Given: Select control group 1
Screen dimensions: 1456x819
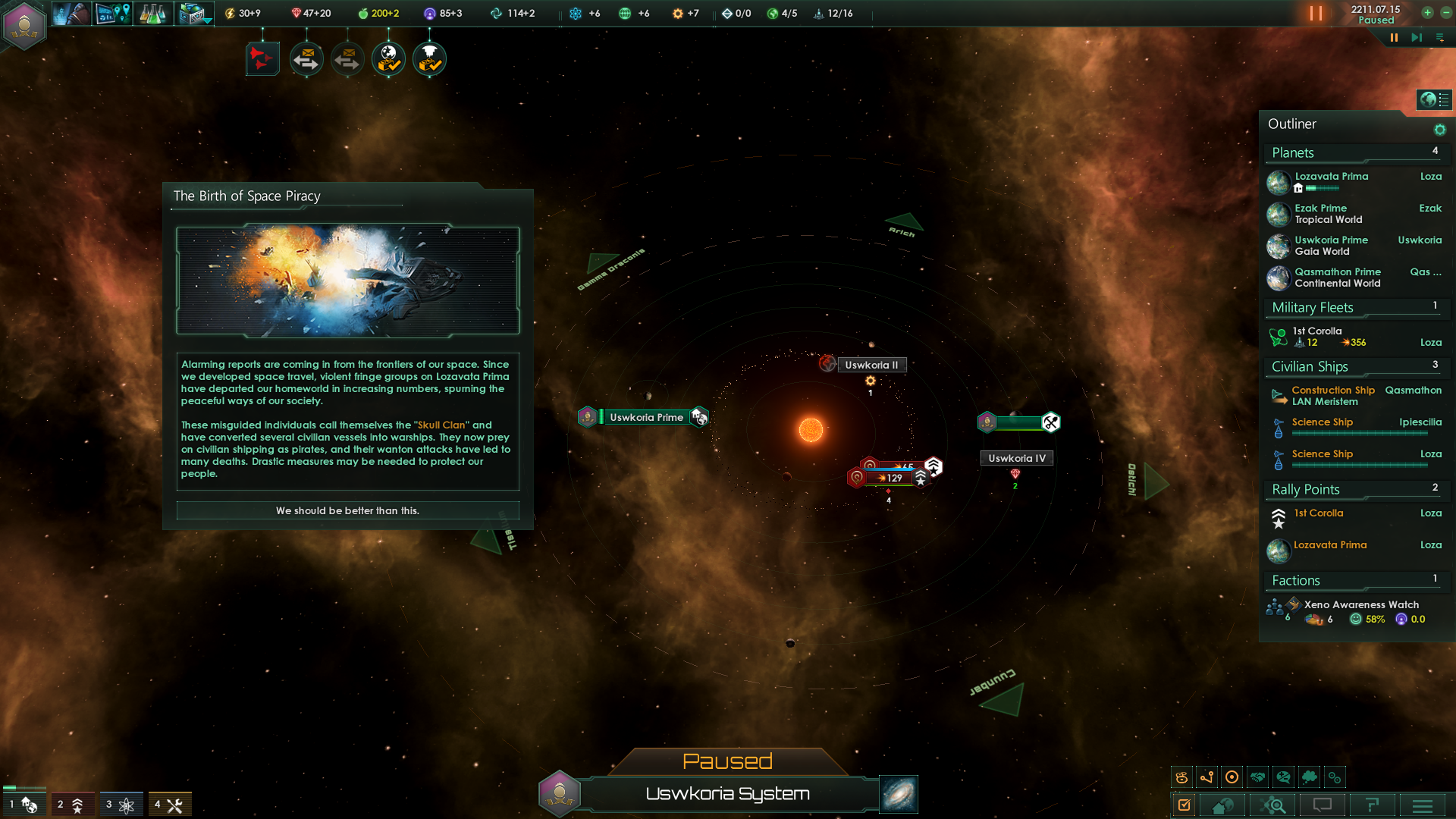Looking at the screenshot, I should [23, 805].
